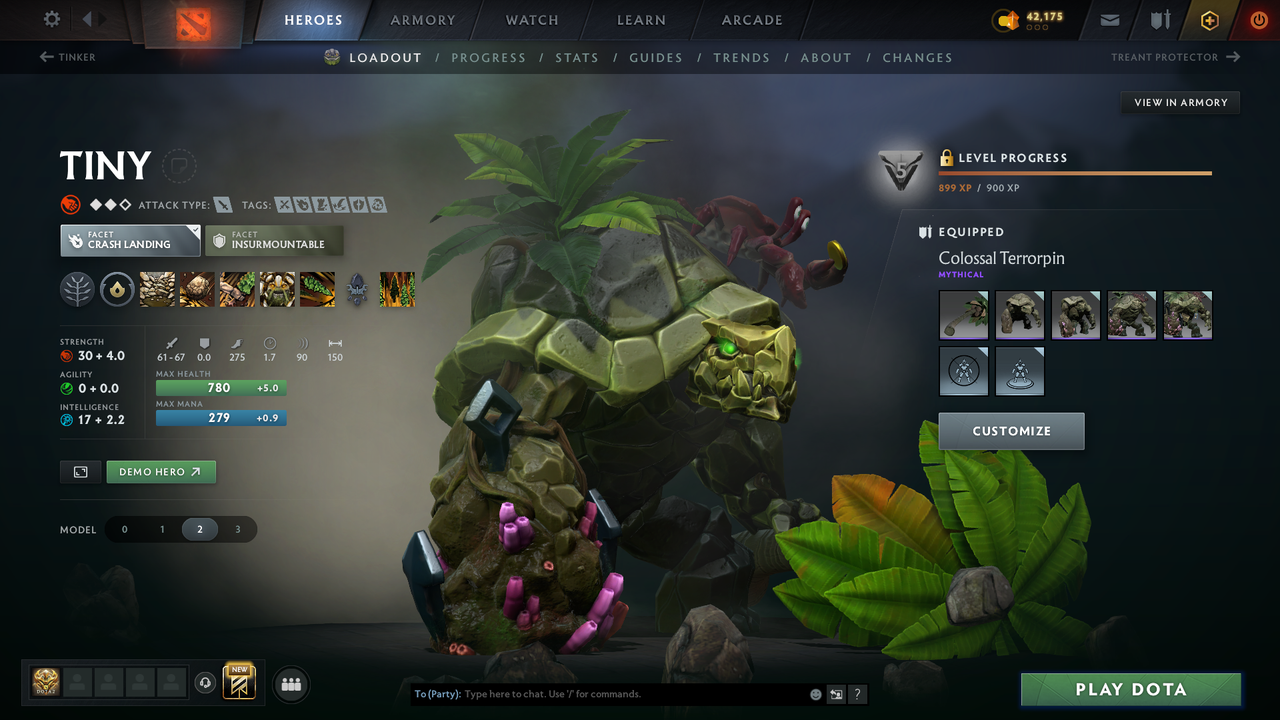Open the friends list icon near party slots

pos(290,684)
